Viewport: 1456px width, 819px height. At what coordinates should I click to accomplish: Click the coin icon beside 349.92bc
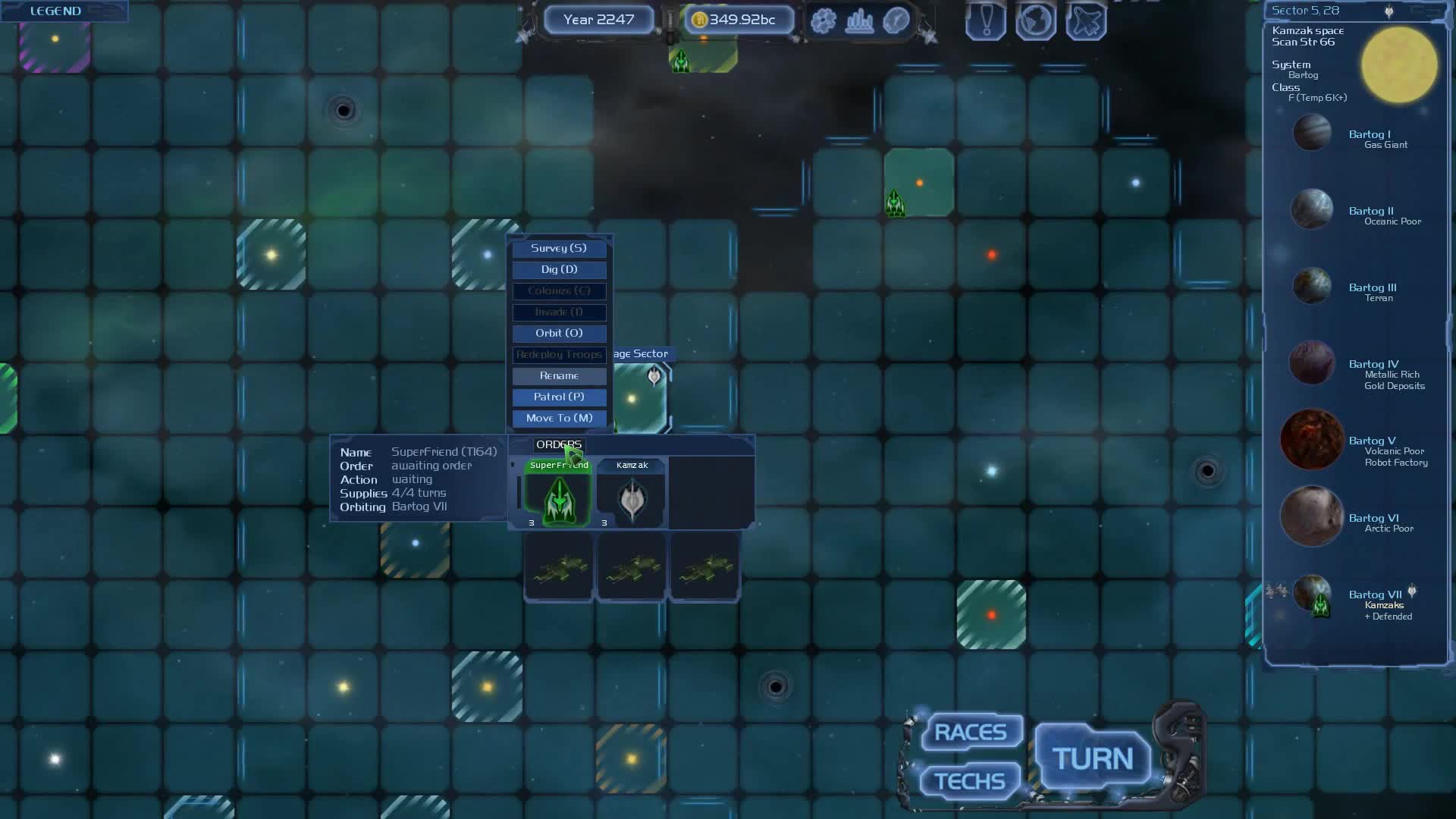701,20
